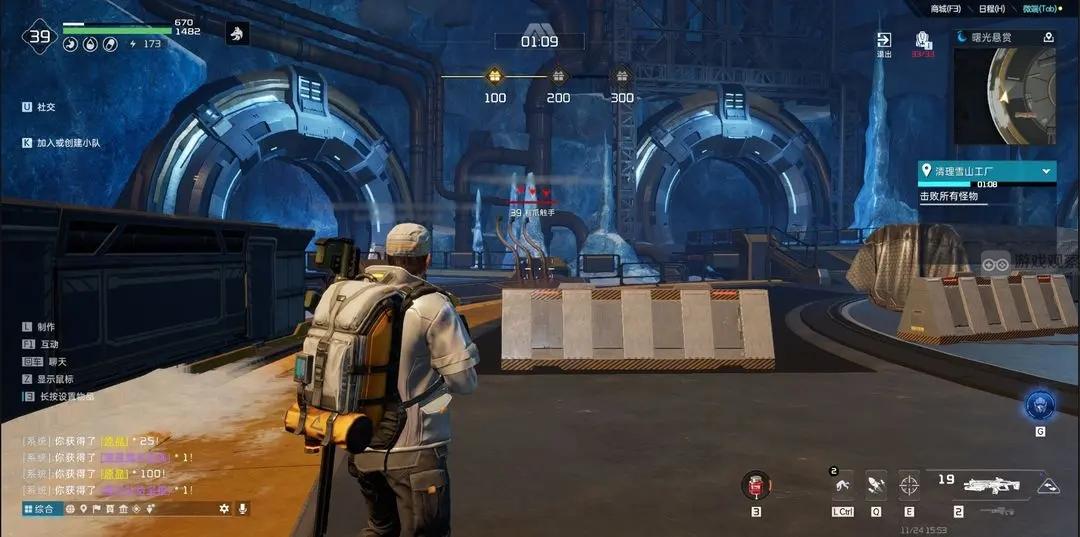Click the weapon swap triangle icon
The height and width of the screenshot is (537, 1080).
click(x=1048, y=486)
